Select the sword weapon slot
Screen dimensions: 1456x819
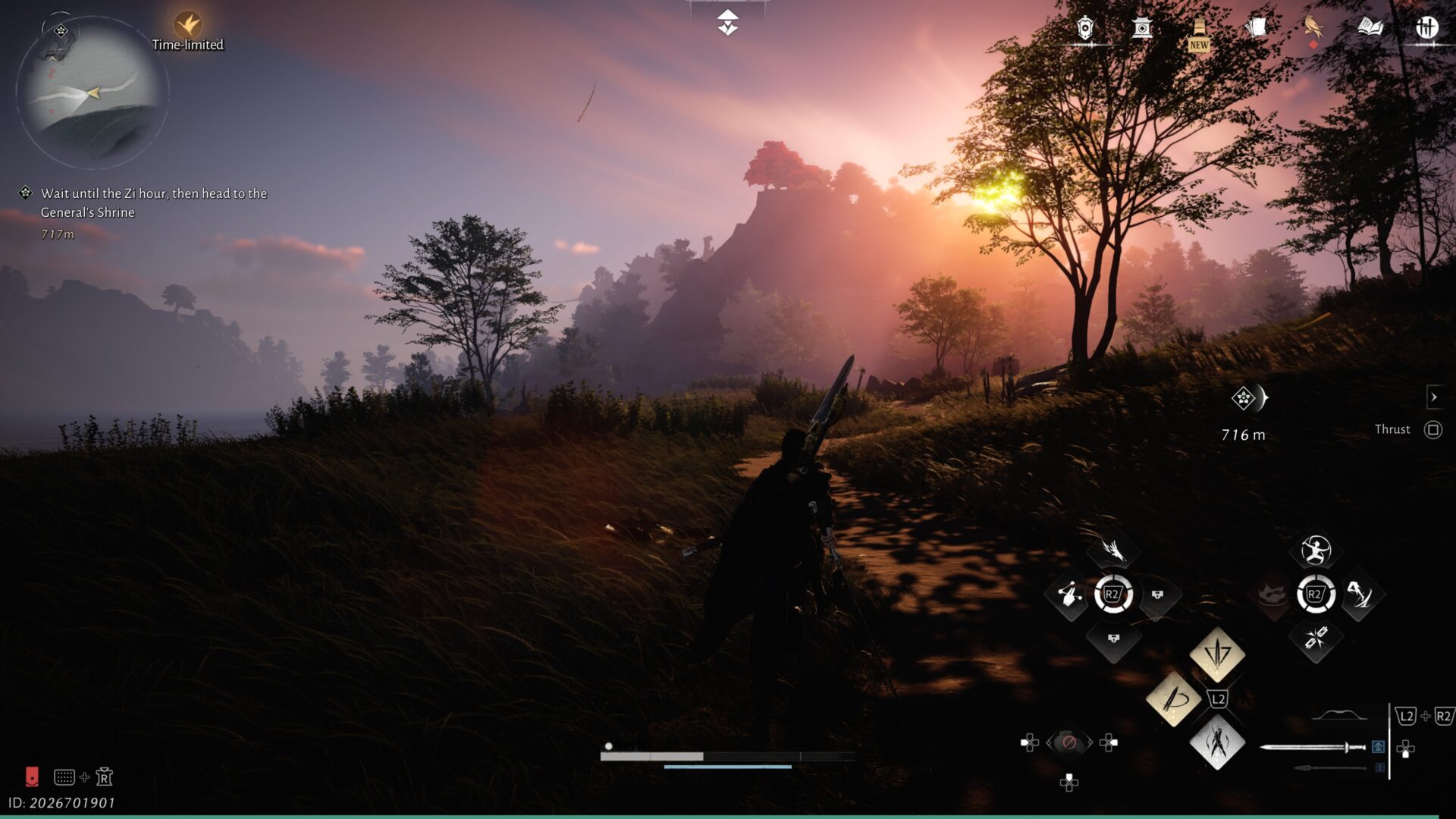click(1313, 748)
